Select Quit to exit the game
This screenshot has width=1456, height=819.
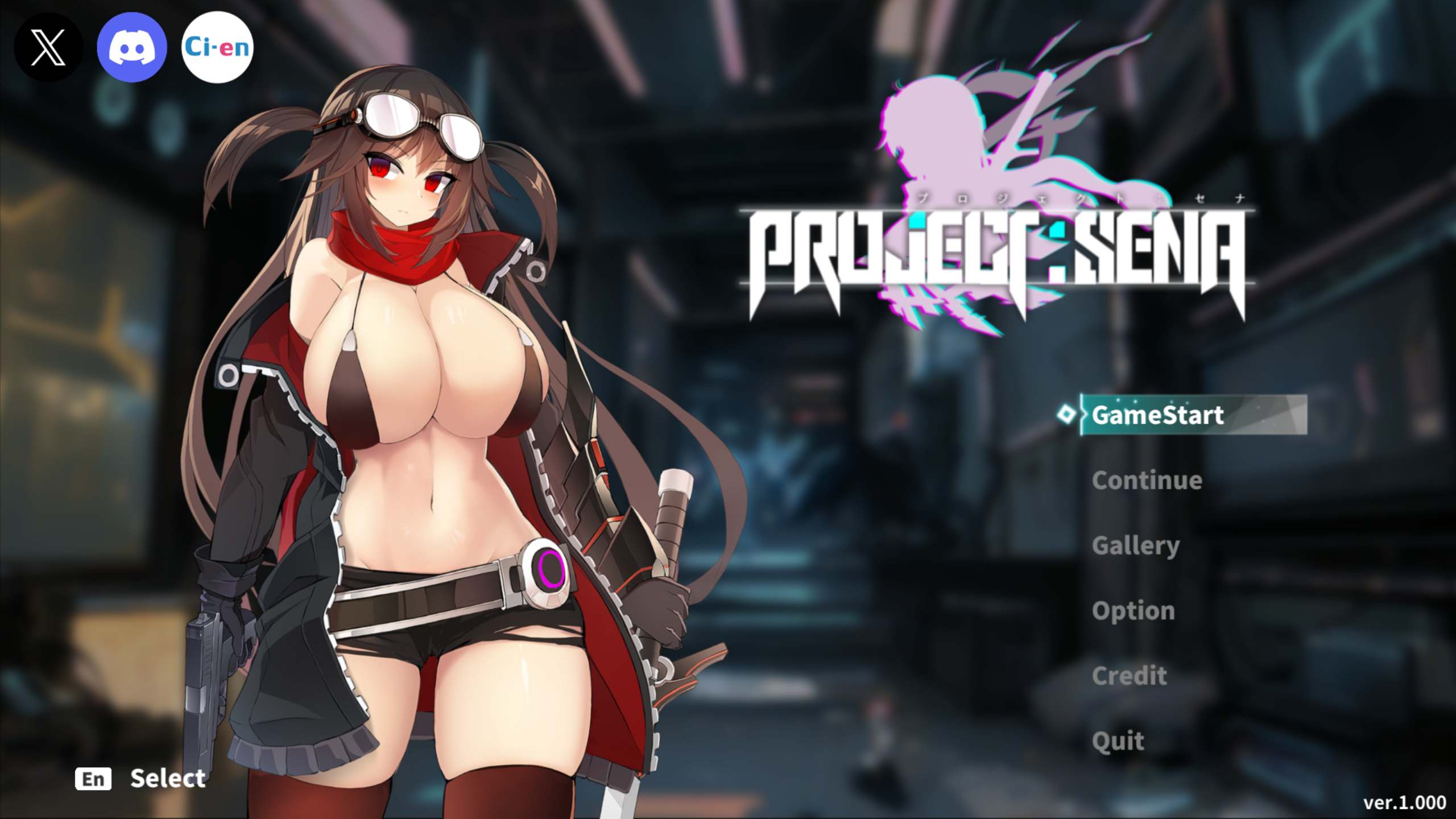coord(1118,741)
